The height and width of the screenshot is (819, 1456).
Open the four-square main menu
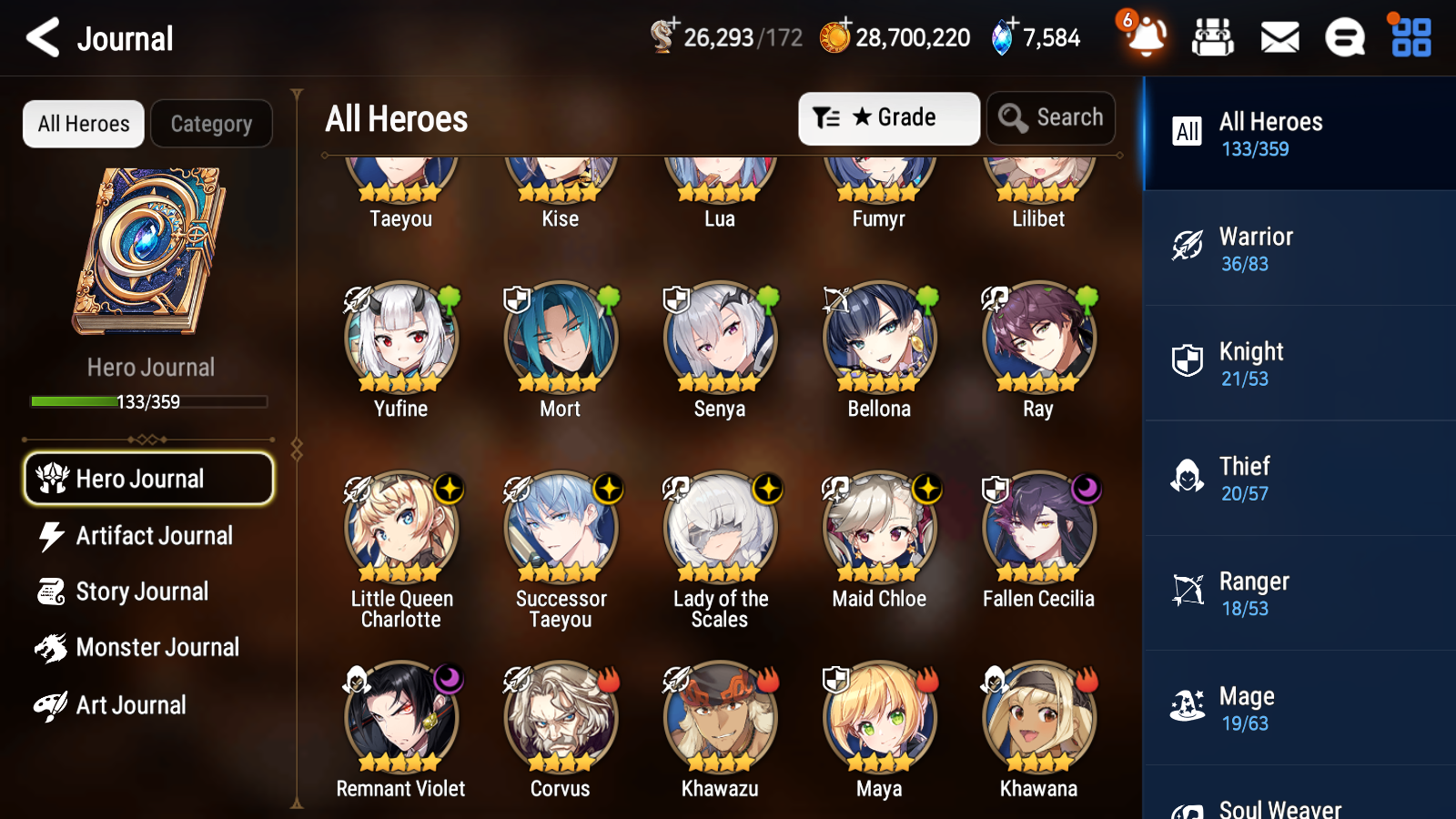coord(1411,38)
